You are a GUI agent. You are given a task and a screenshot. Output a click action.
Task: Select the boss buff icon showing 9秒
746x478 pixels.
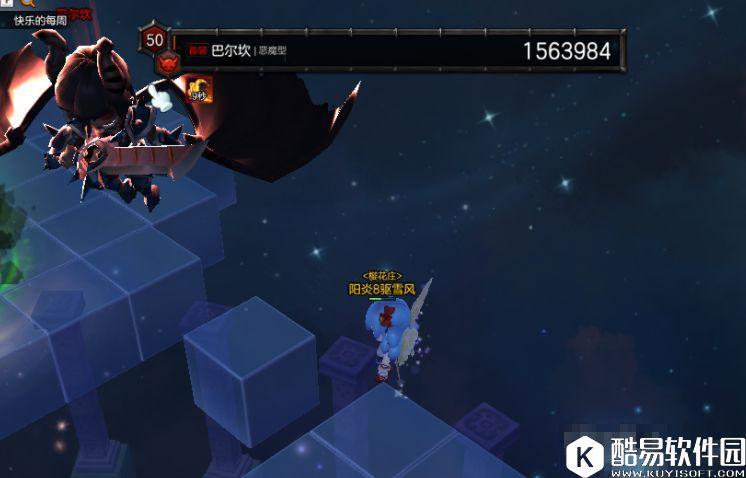click(198, 91)
